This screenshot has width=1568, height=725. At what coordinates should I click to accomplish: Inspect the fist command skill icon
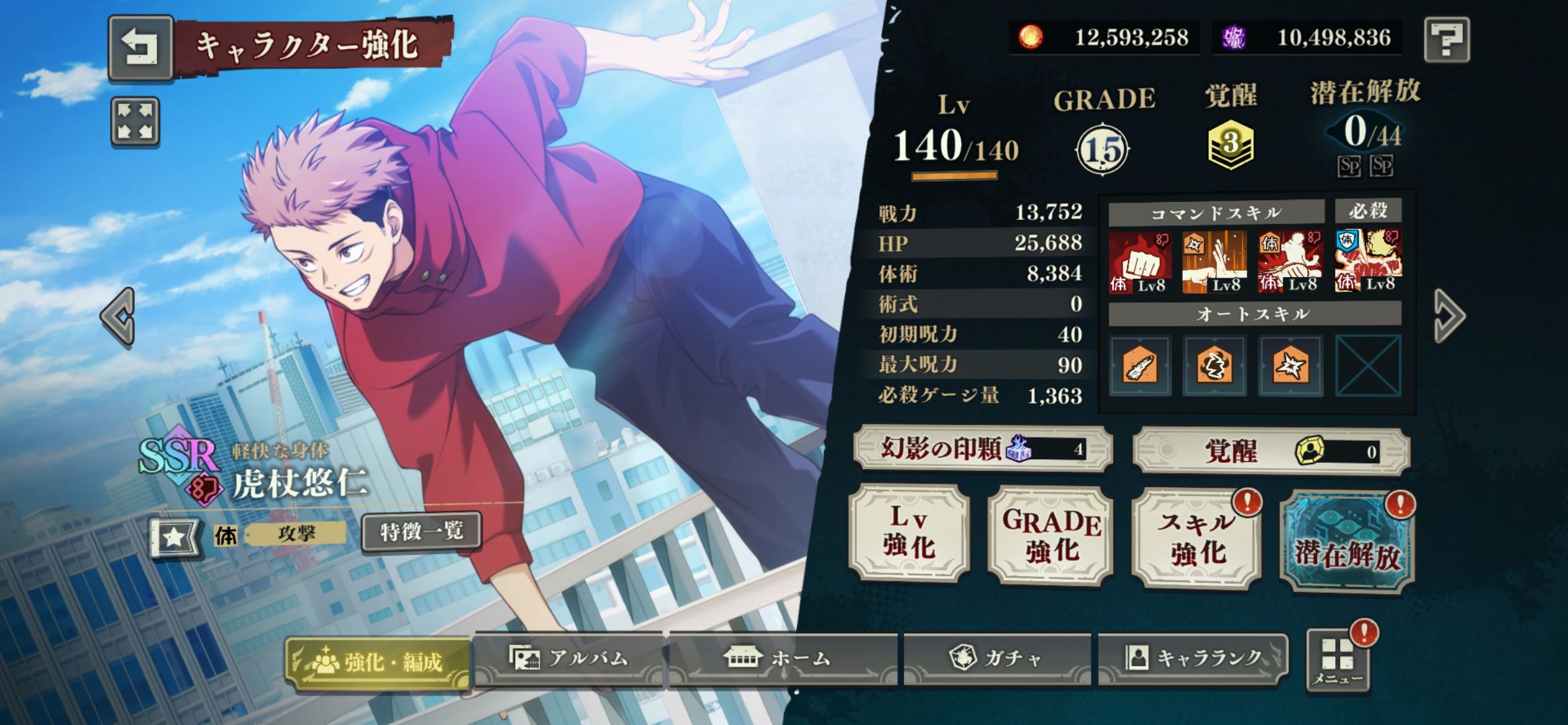point(1139,261)
